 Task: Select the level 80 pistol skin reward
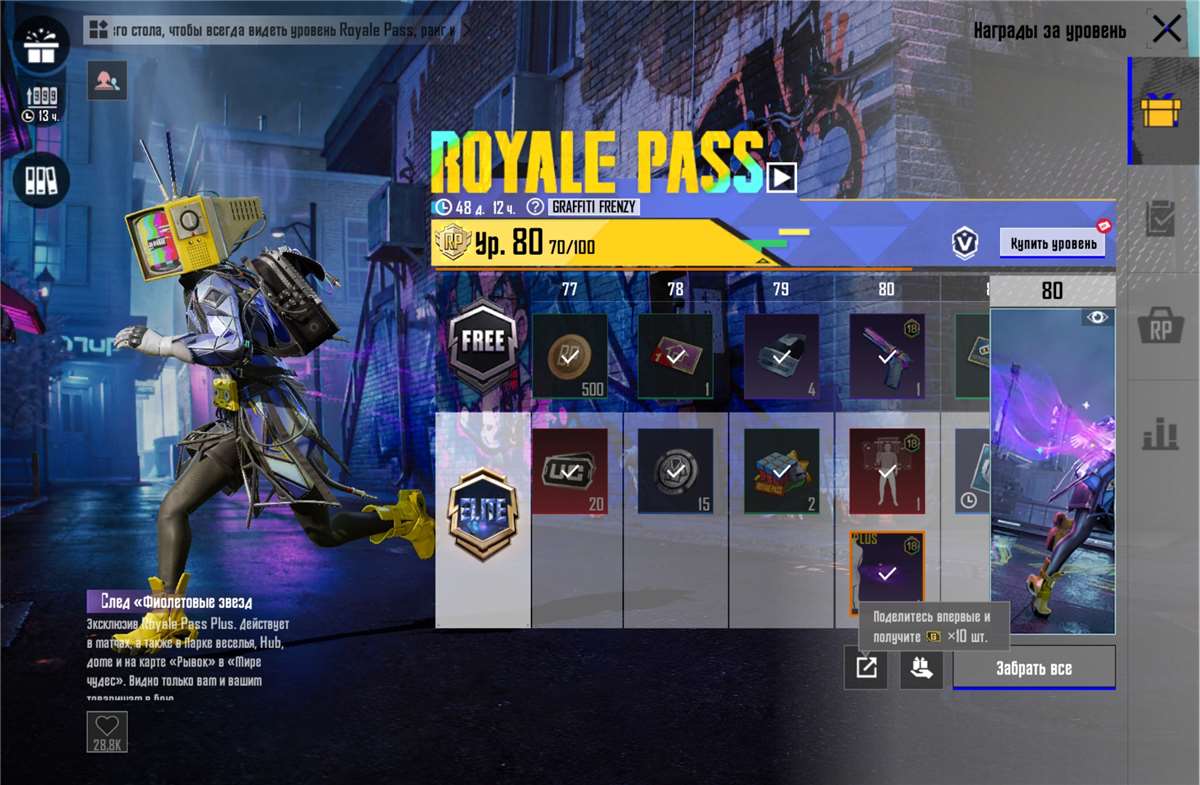(x=887, y=356)
